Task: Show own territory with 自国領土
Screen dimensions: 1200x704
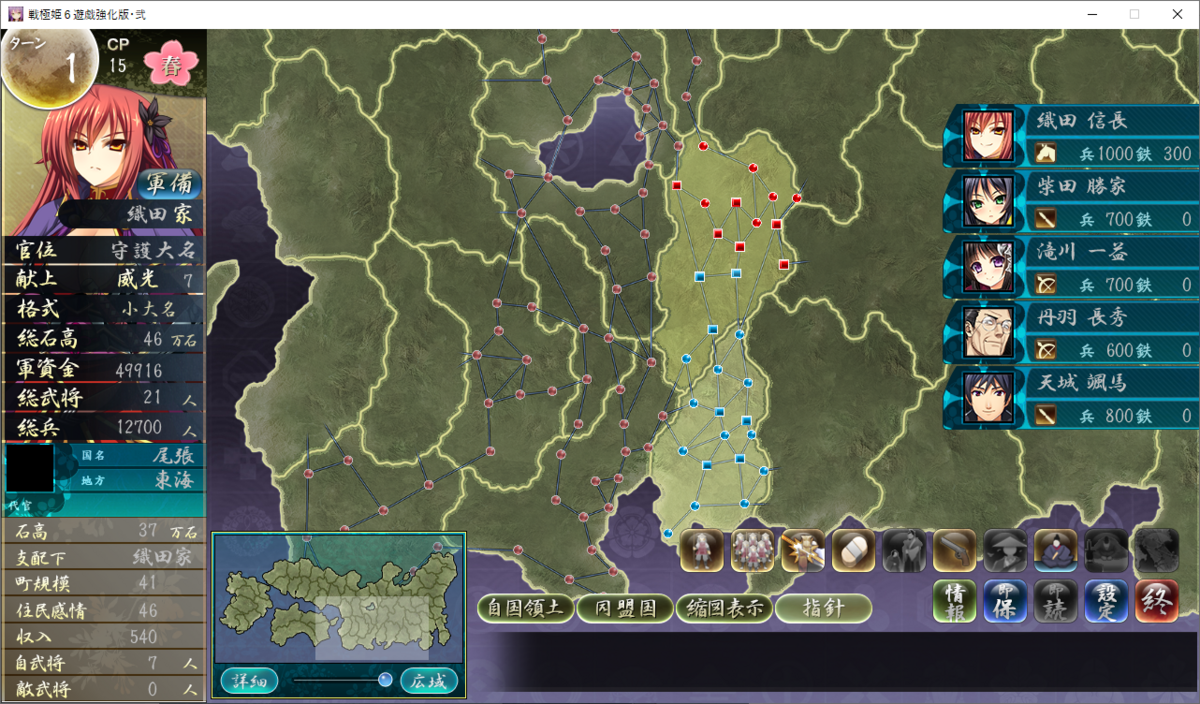Action: [x=525, y=608]
